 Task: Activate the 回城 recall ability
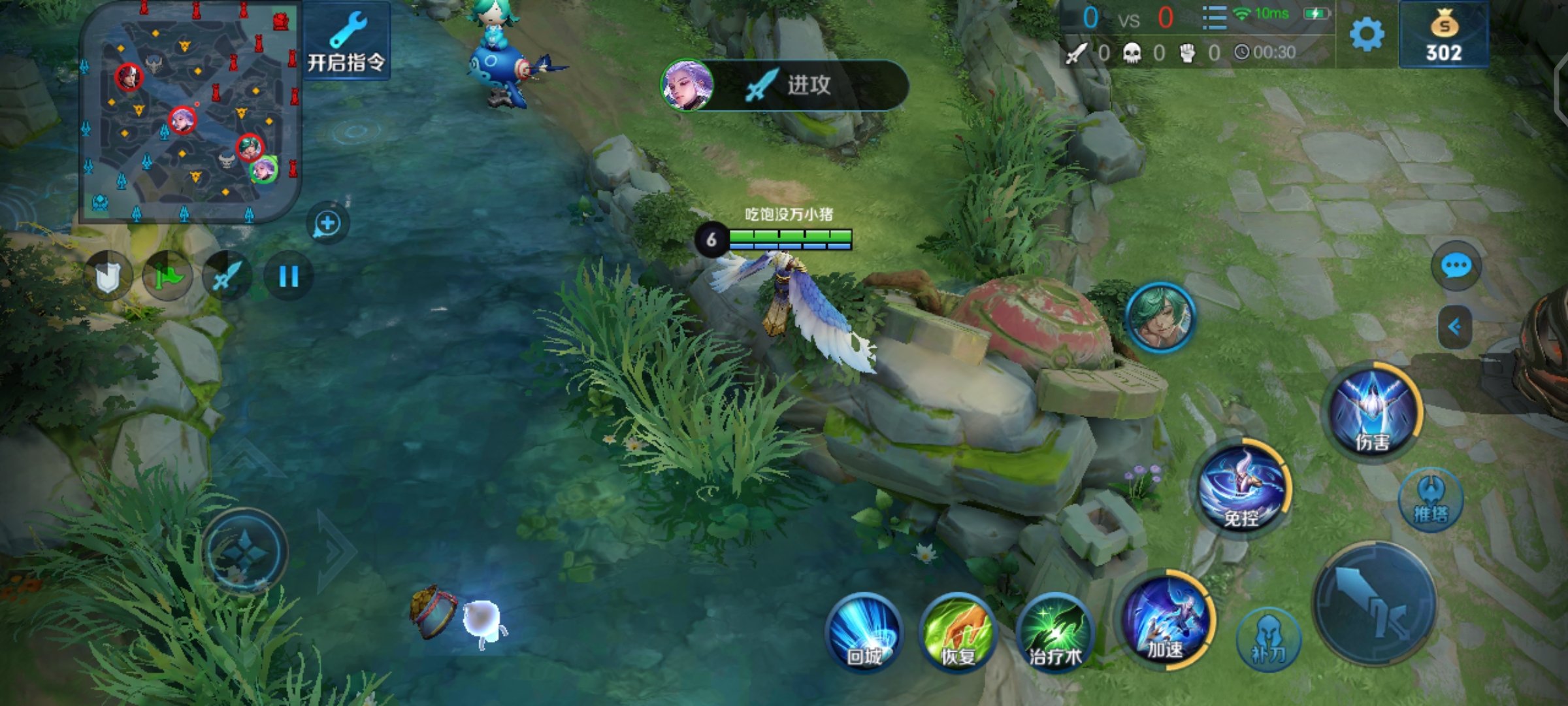pos(864,631)
